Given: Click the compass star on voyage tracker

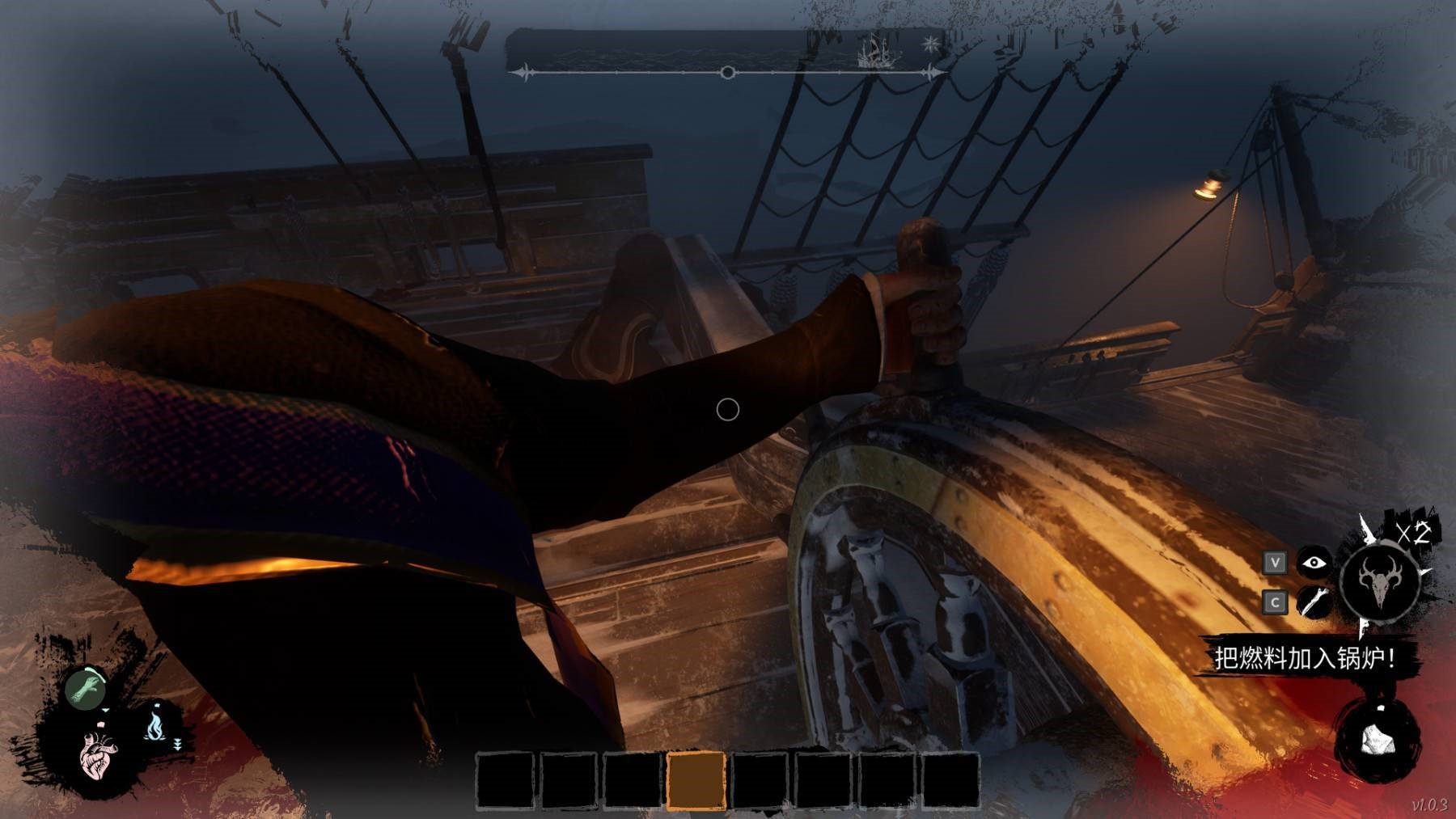Looking at the screenshot, I should (x=932, y=44).
